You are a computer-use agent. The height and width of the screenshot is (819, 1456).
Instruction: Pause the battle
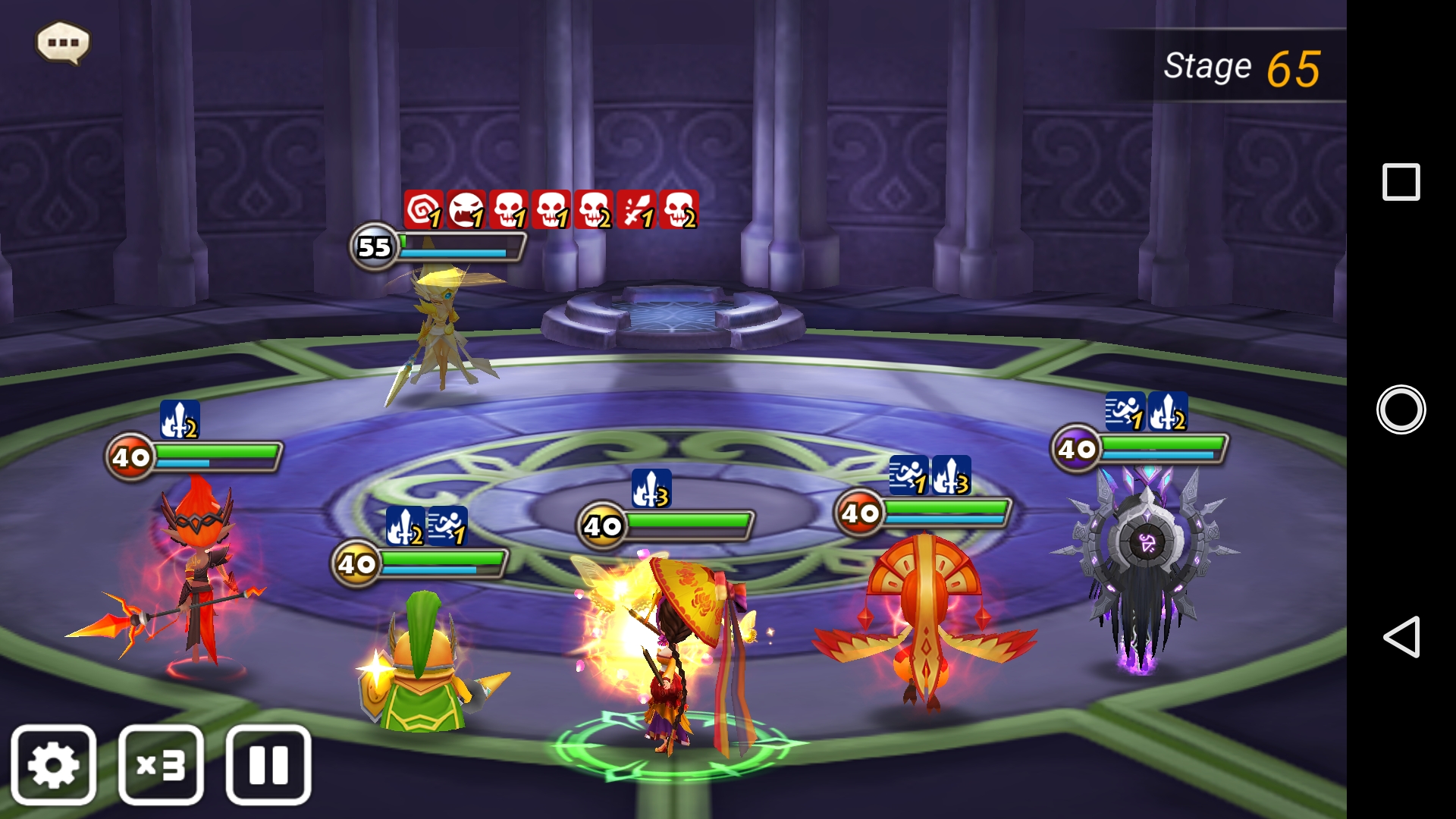tap(268, 764)
